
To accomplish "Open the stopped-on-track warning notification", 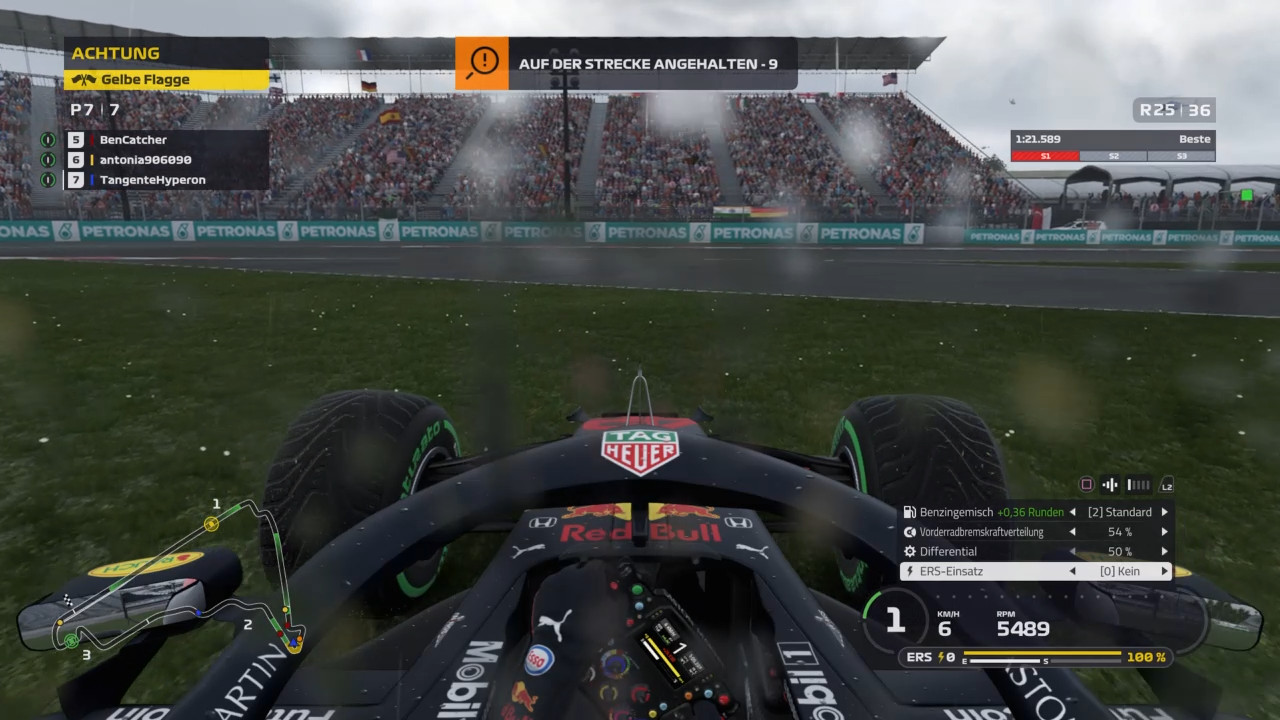I will [626, 63].
